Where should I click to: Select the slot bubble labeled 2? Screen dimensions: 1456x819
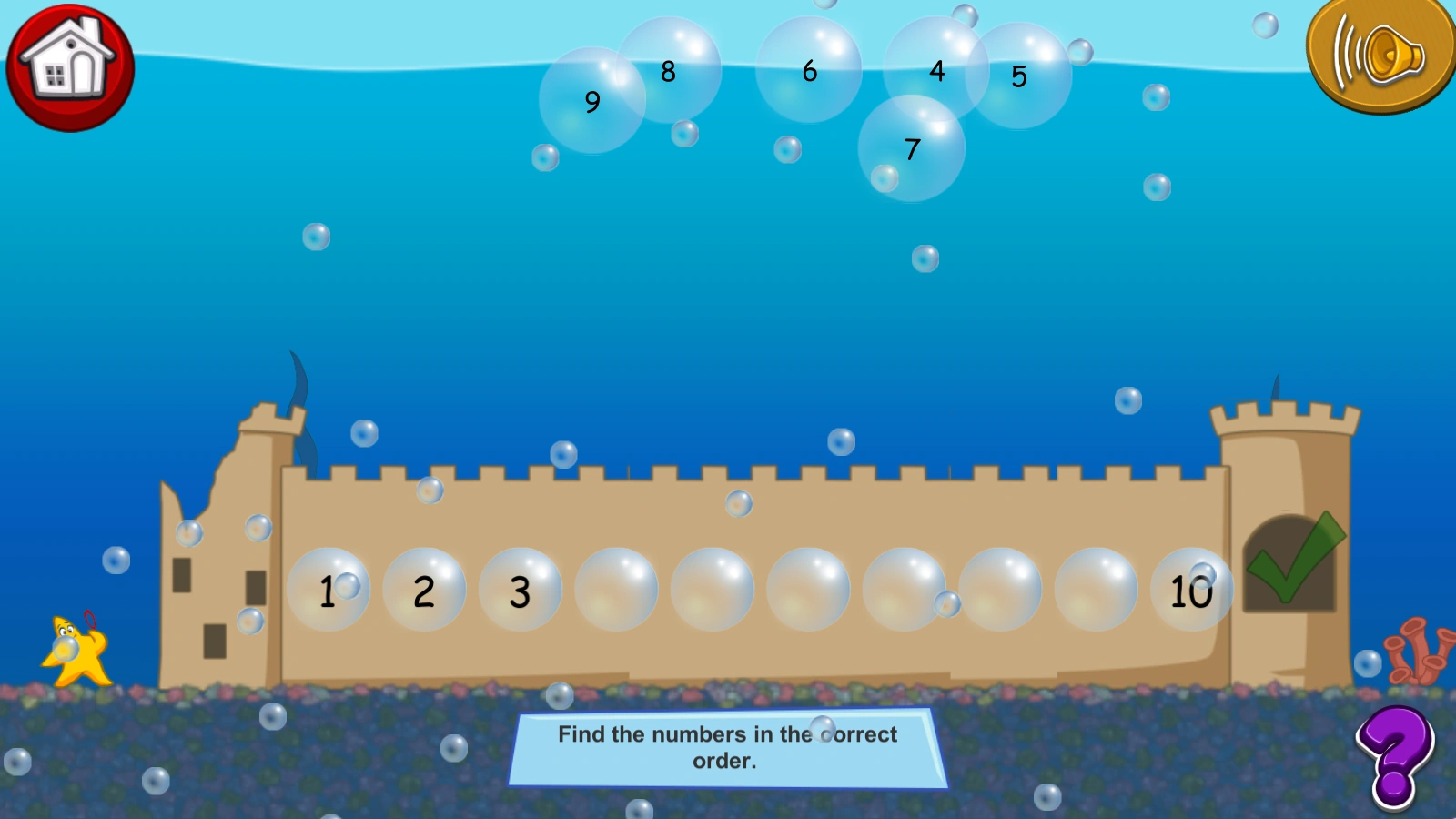pyautogui.click(x=423, y=591)
